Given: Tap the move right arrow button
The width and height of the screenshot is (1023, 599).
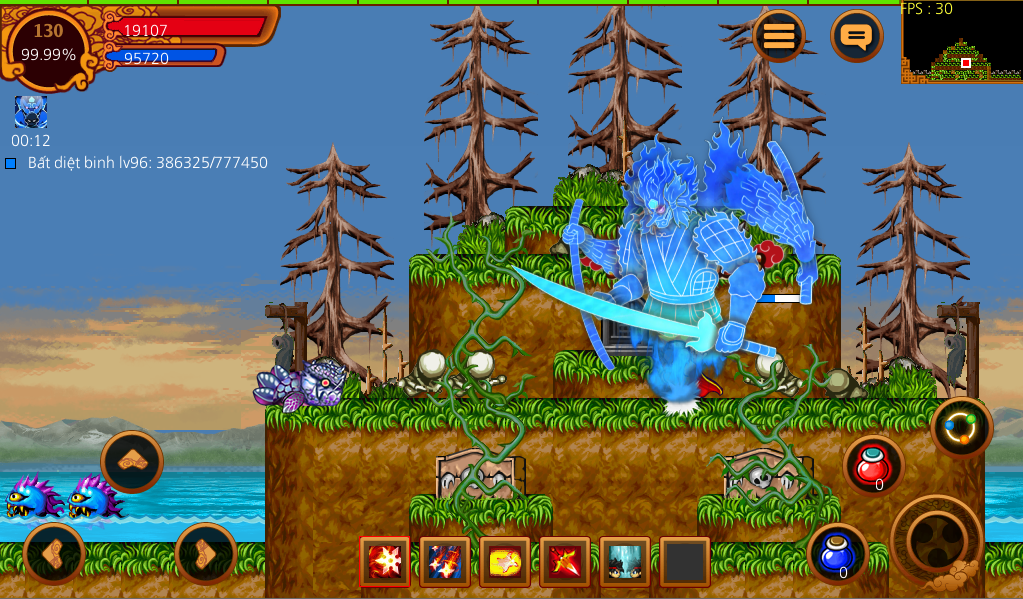Looking at the screenshot, I should (205, 553).
